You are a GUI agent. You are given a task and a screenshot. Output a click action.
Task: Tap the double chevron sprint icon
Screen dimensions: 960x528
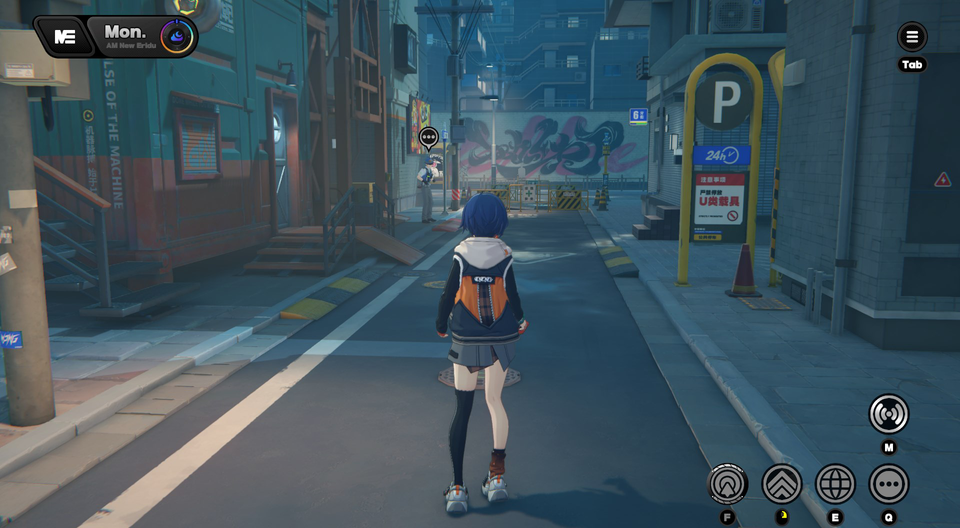coord(782,484)
